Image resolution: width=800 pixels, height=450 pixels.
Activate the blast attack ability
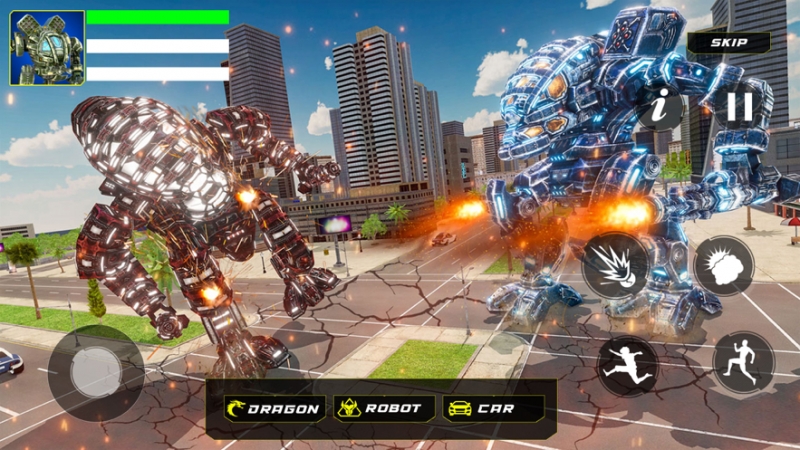click(615, 266)
